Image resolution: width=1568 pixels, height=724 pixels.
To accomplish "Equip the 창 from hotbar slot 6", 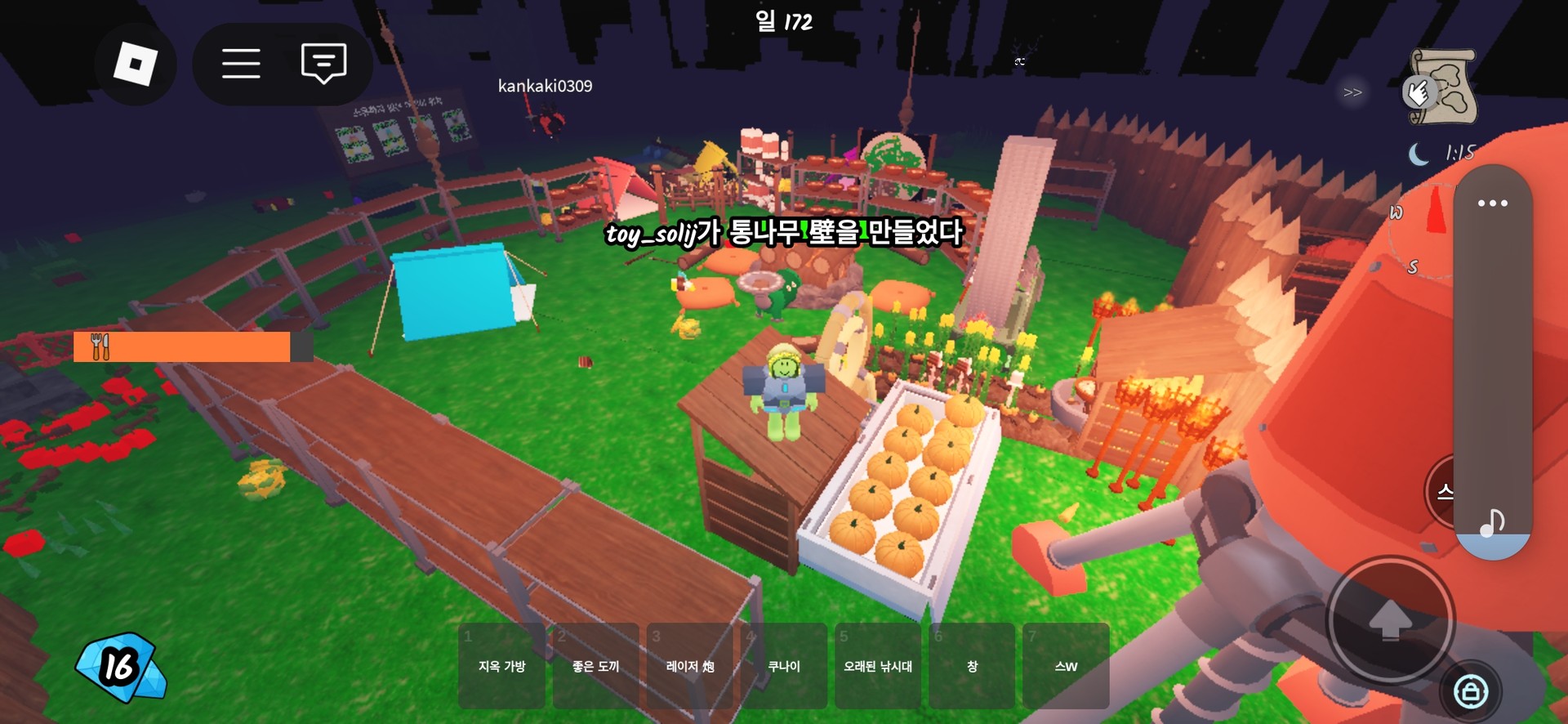I will tap(971, 666).
